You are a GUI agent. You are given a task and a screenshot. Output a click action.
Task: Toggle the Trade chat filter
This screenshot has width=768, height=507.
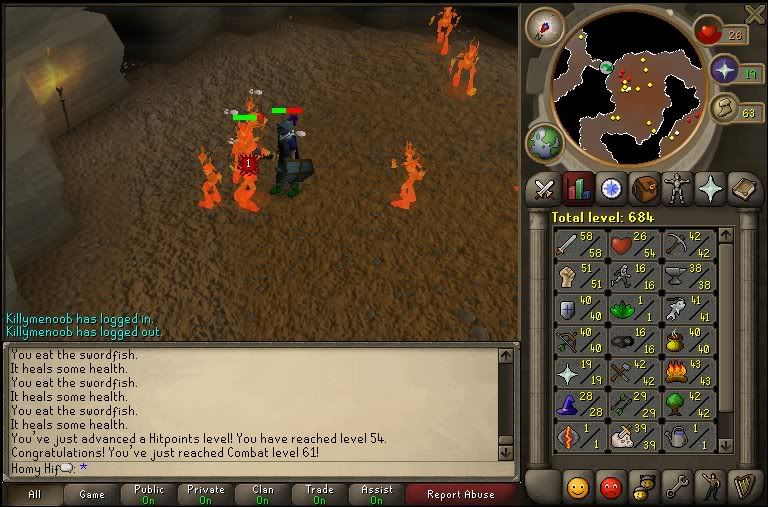[x=320, y=494]
